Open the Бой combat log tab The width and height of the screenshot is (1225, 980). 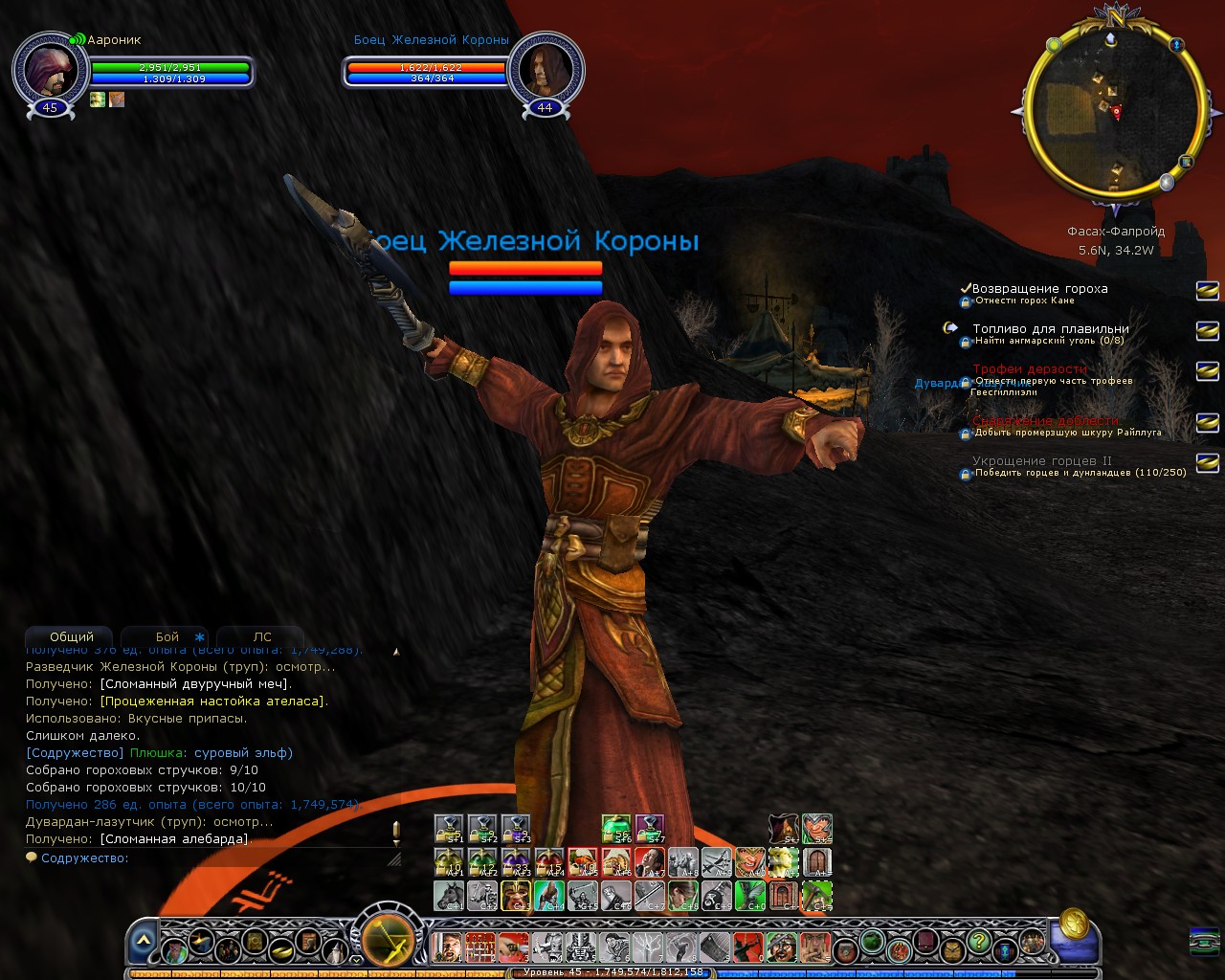coord(167,636)
